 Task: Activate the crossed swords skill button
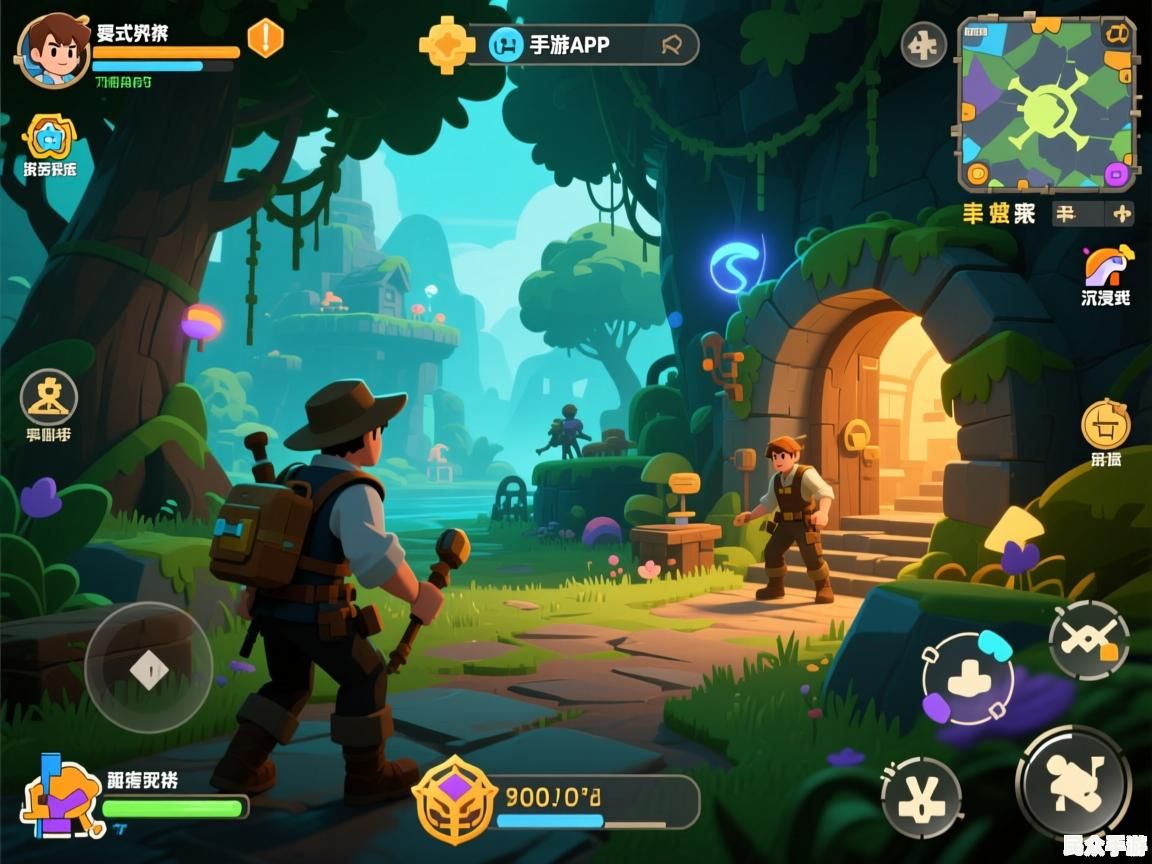1088,640
